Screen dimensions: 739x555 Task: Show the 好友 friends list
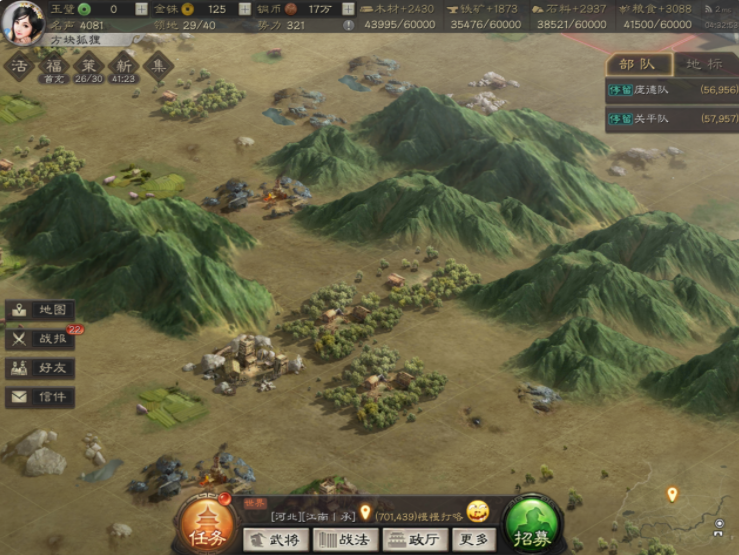point(40,368)
